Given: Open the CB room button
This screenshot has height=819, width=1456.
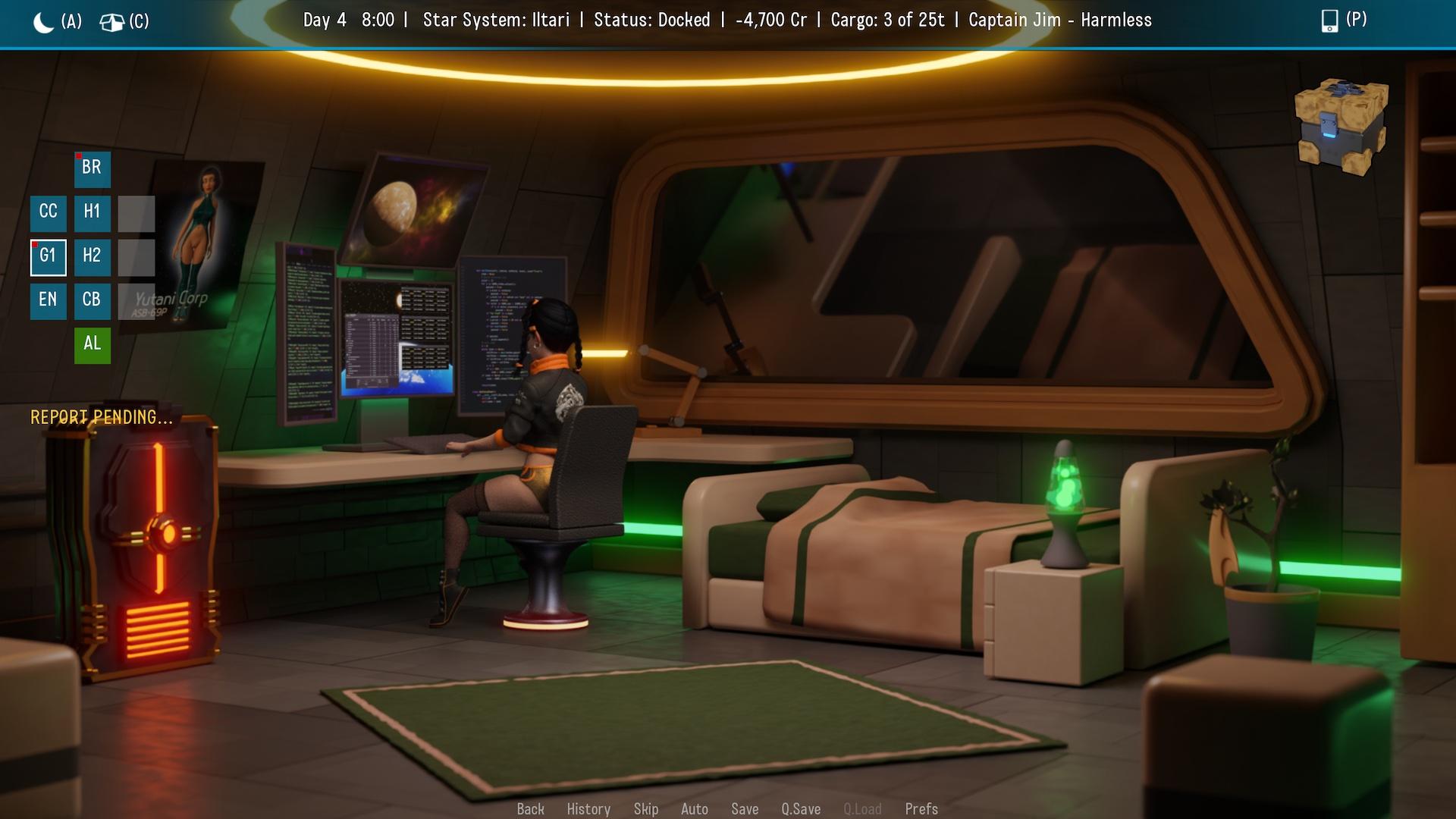Looking at the screenshot, I should (x=92, y=301).
